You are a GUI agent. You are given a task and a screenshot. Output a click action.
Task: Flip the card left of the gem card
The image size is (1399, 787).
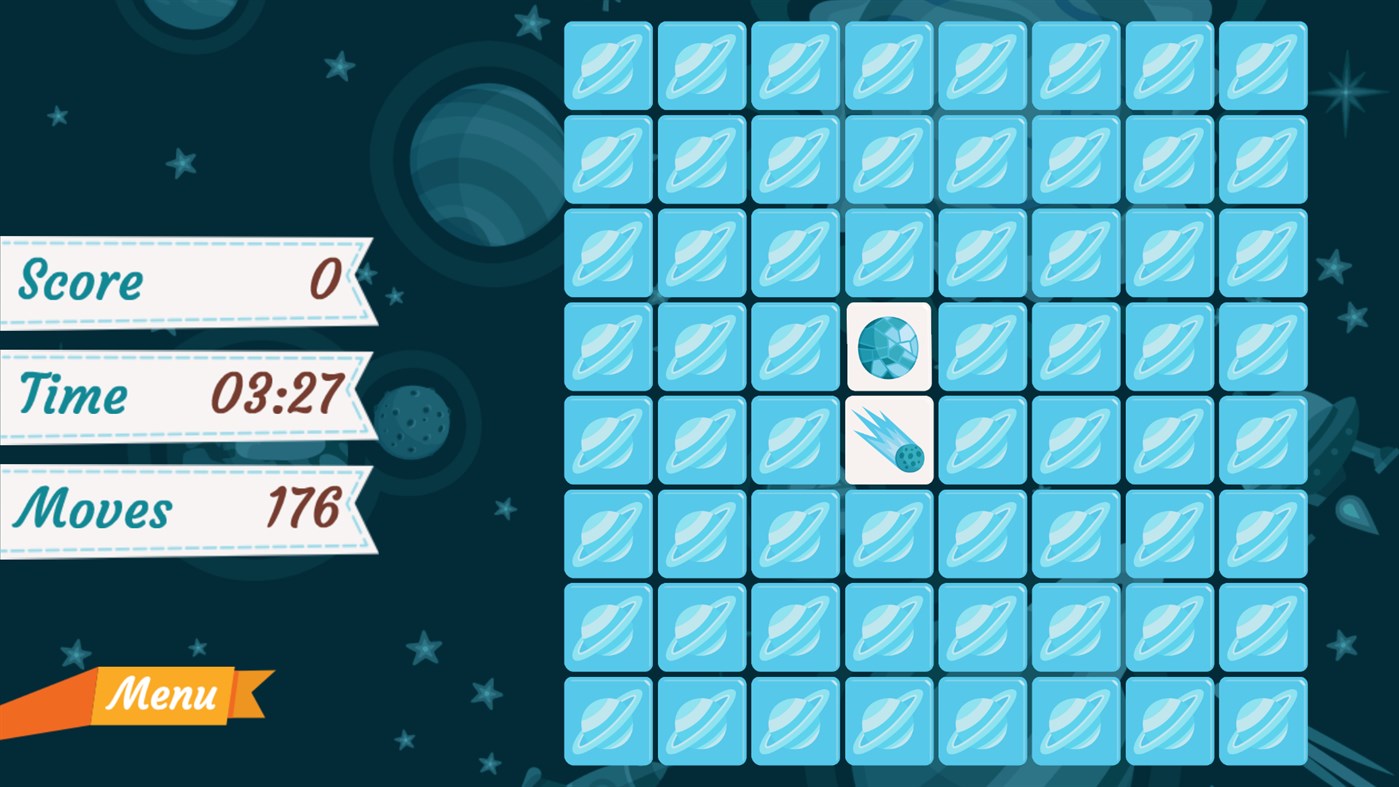(x=794, y=347)
